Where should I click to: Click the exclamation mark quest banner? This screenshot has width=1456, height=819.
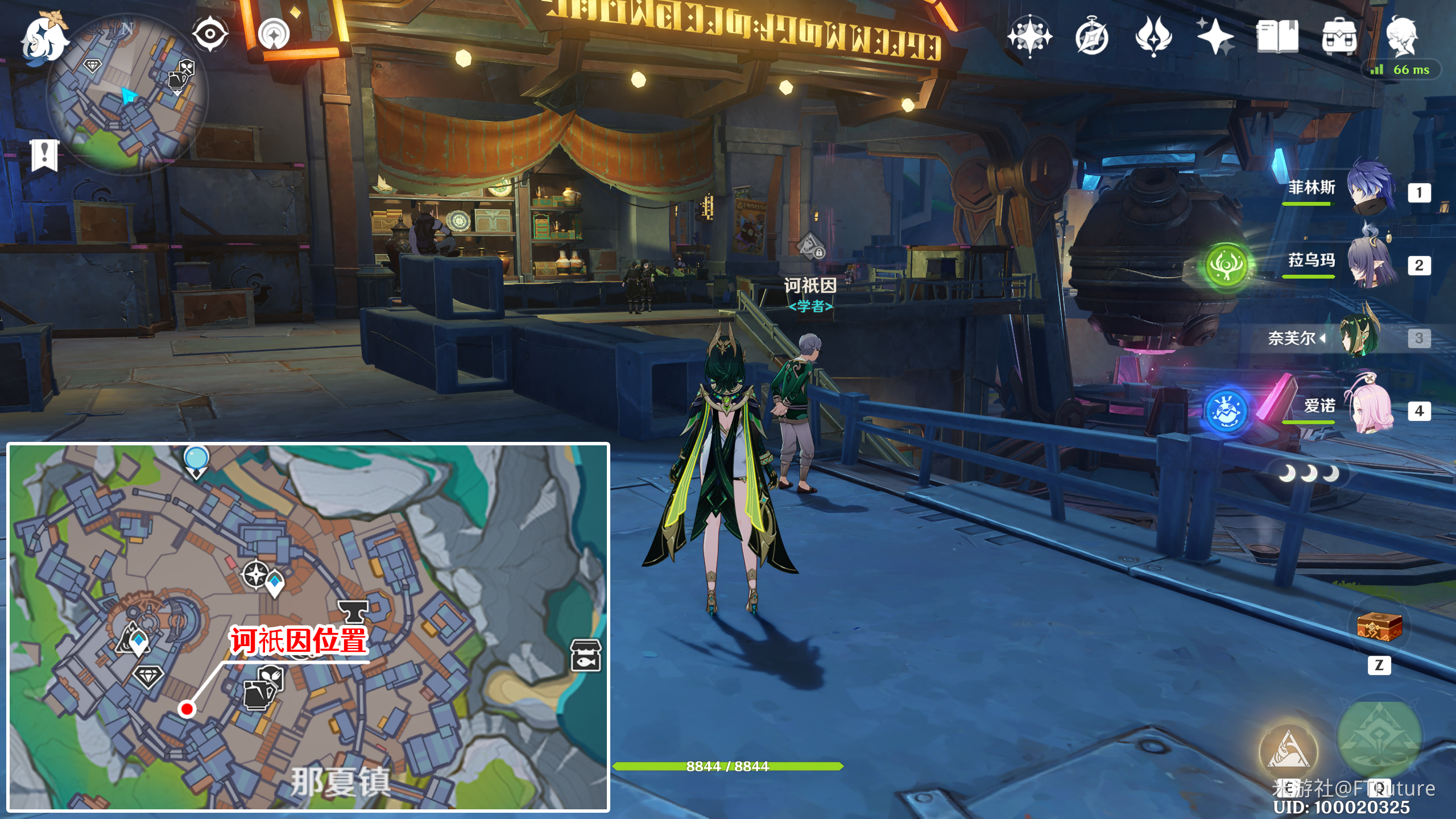point(44,155)
